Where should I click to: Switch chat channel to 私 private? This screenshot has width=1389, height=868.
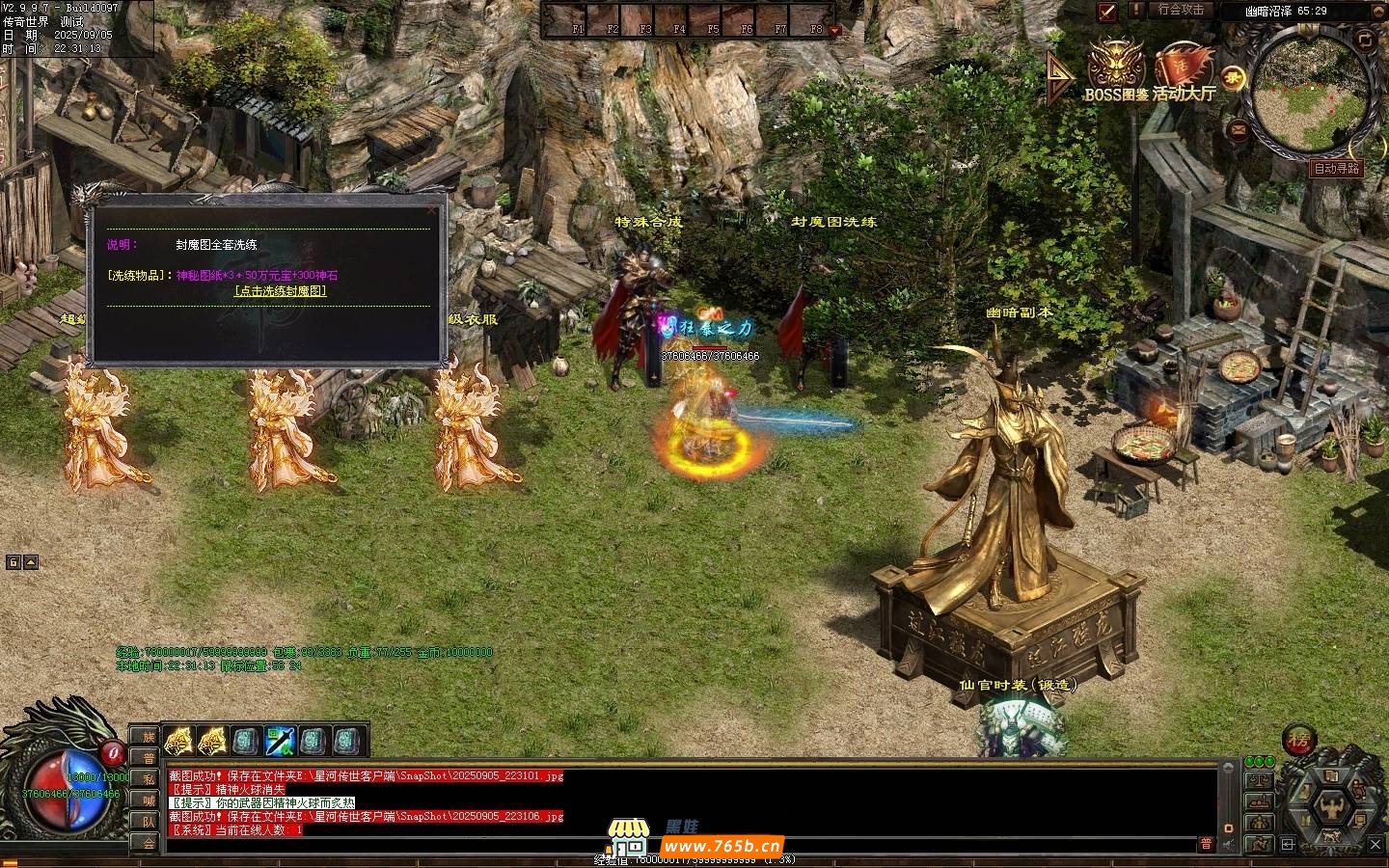[149, 779]
